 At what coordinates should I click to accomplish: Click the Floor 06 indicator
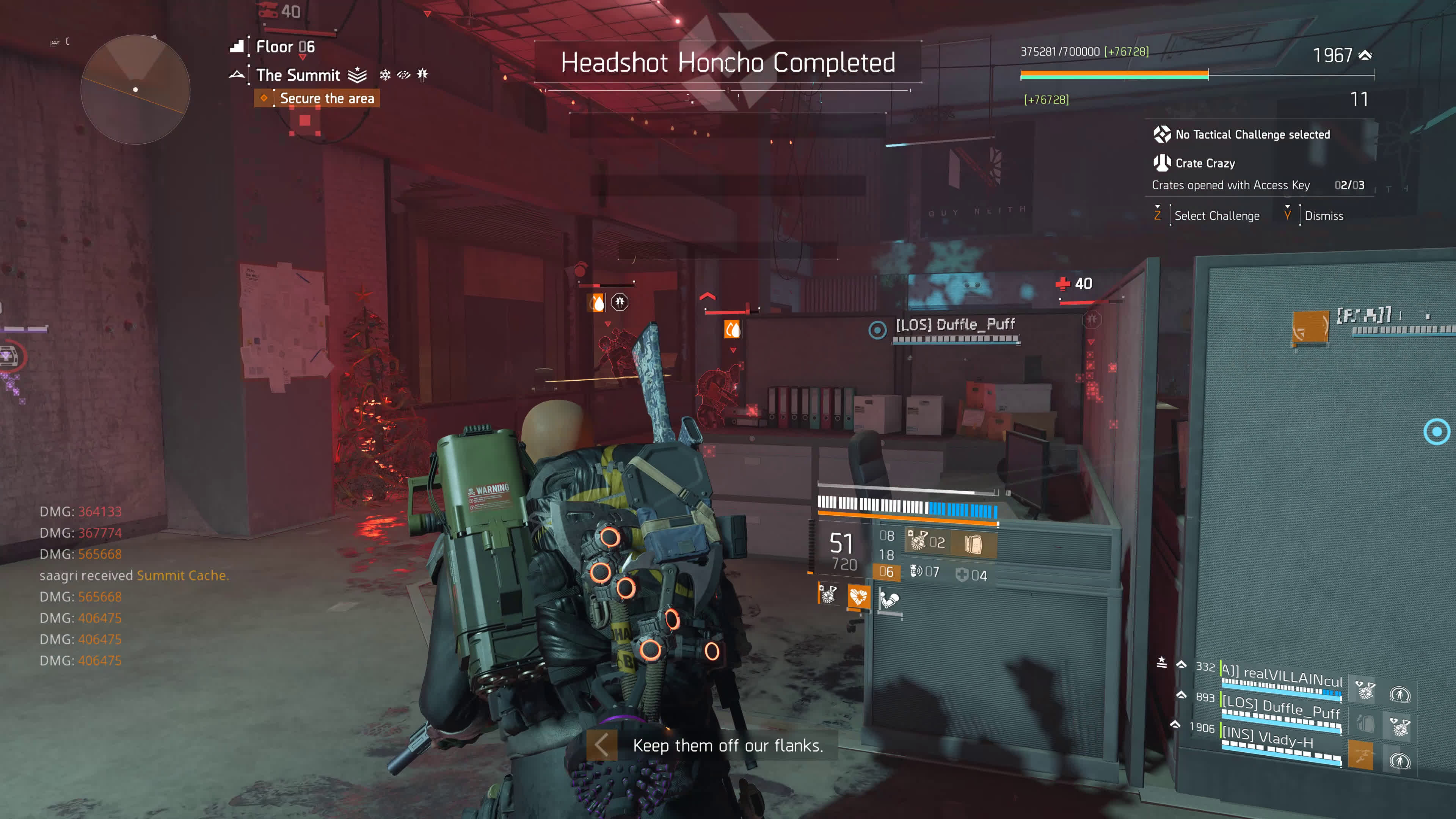285,47
